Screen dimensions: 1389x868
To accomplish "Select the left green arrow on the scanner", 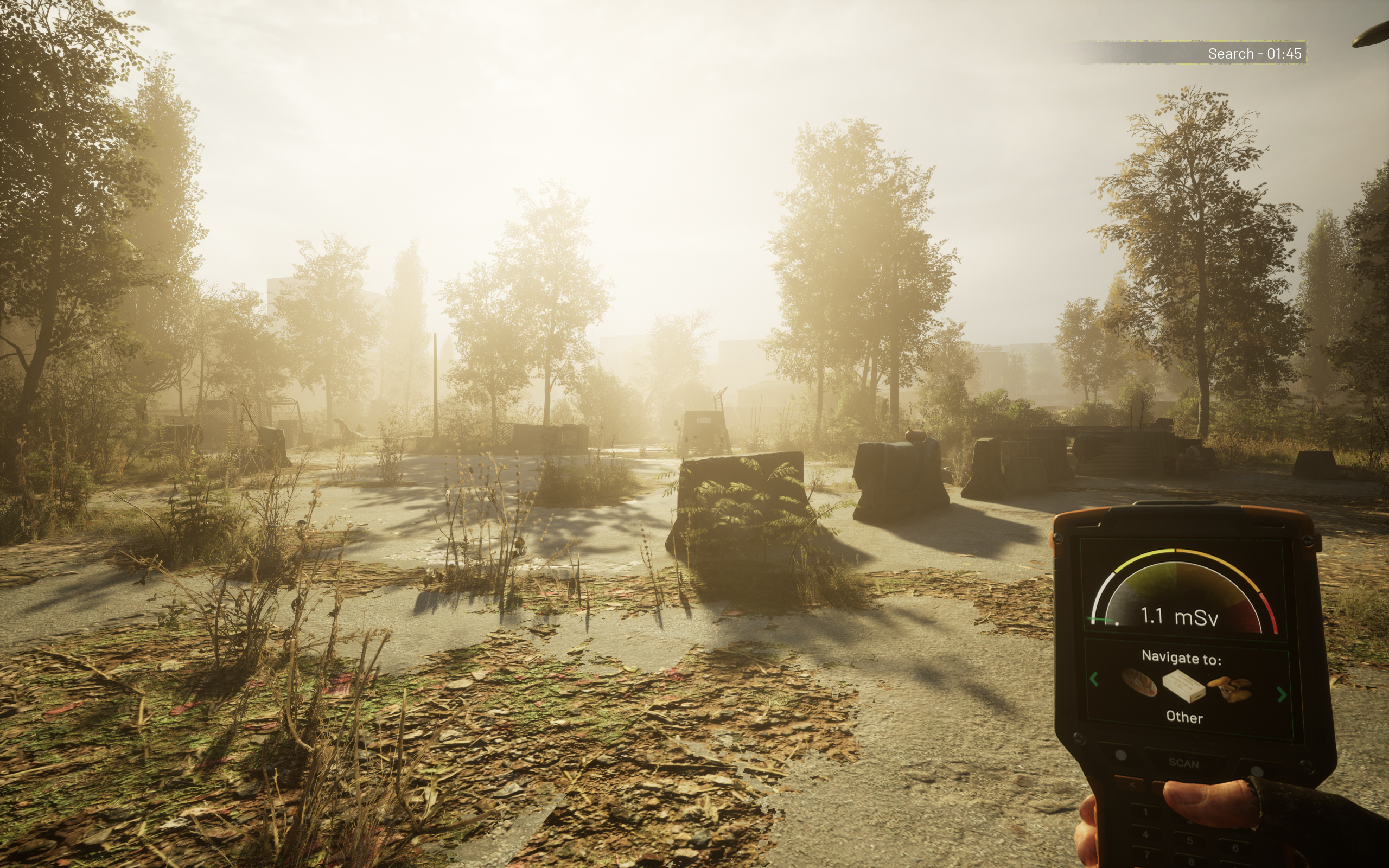I will 1093,679.
